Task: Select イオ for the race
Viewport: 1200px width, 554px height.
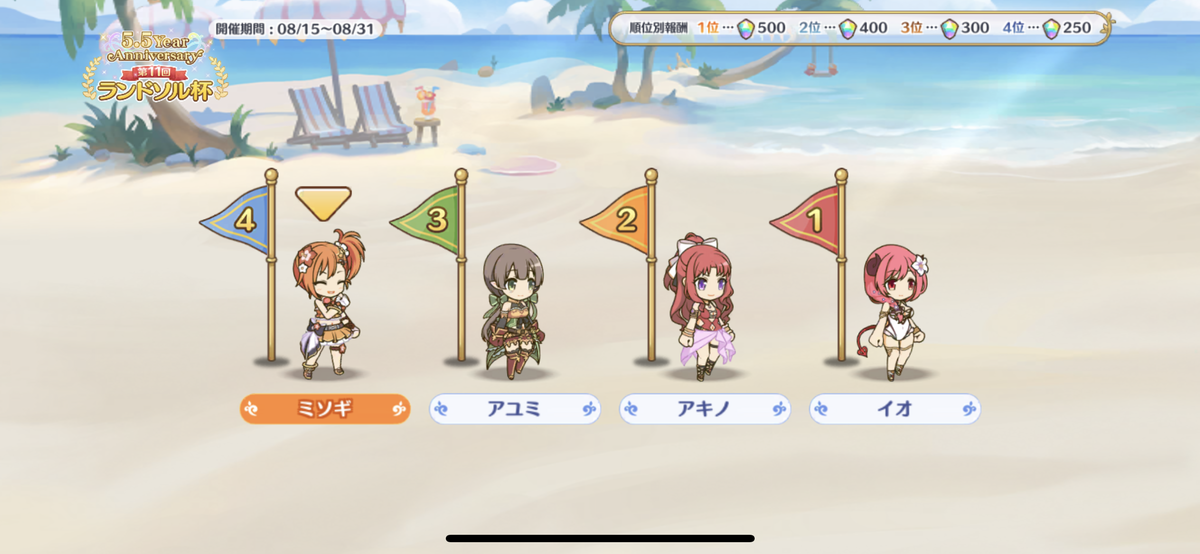Action: tap(895, 409)
